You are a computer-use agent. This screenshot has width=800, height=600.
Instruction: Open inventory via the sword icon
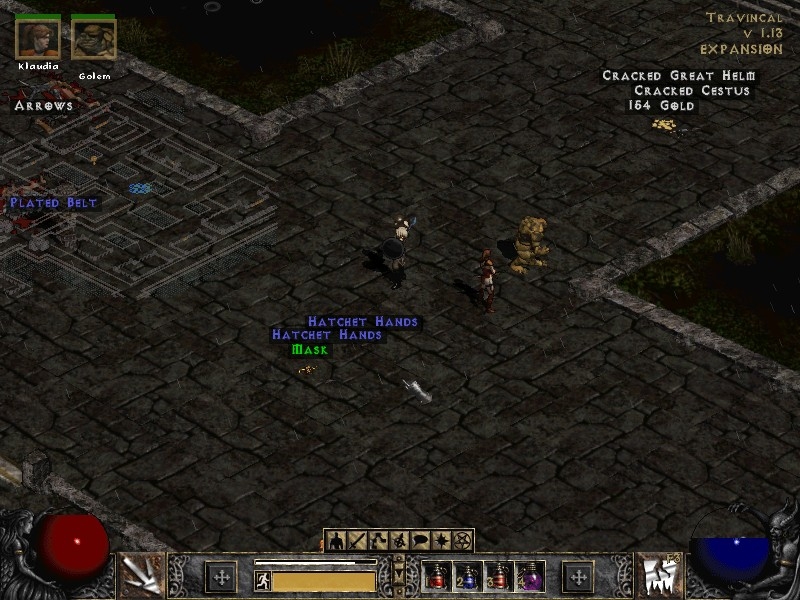click(x=358, y=541)
